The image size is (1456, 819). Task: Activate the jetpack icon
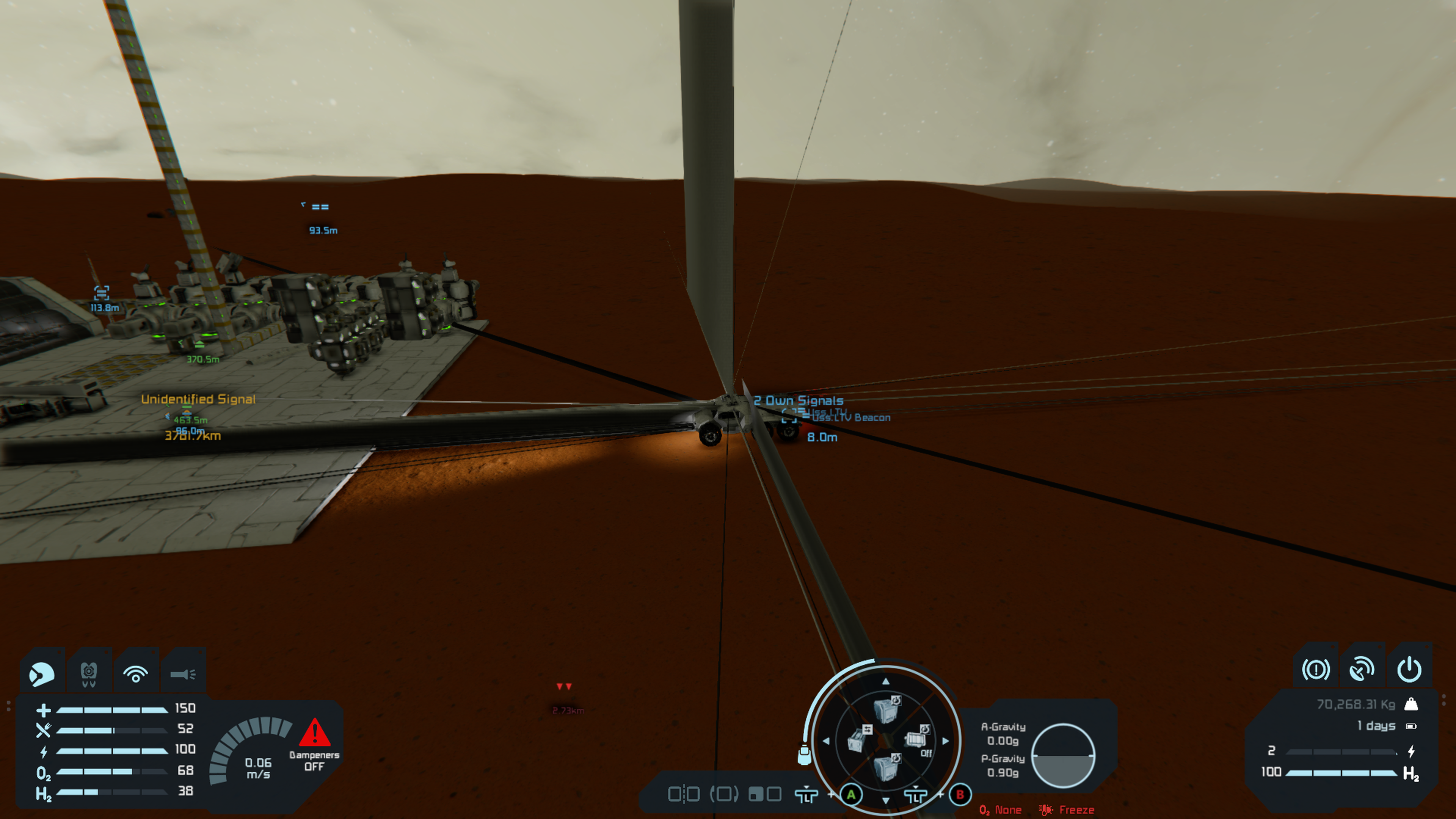(89, 674)
